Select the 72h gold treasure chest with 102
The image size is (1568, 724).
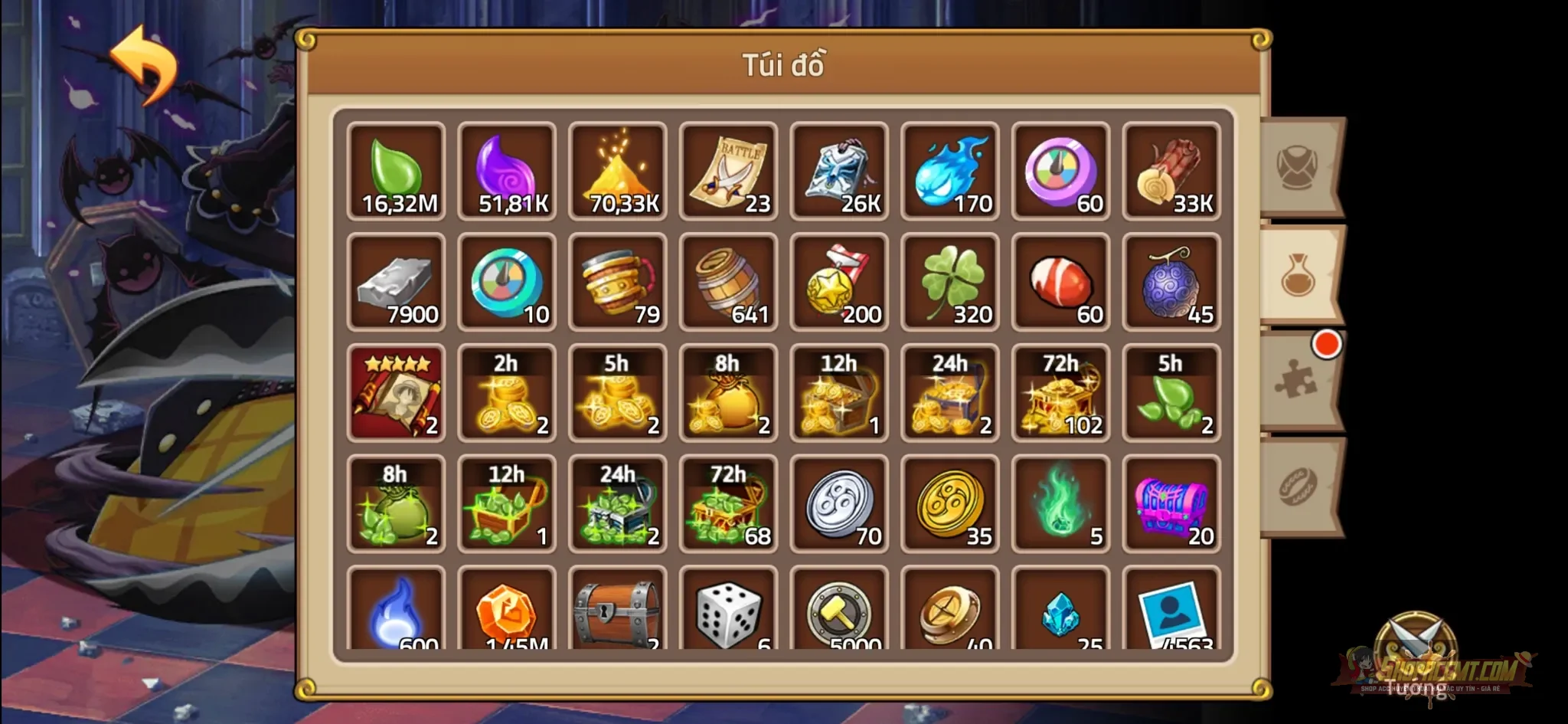pyautogui.click(x=1060, y=393)
